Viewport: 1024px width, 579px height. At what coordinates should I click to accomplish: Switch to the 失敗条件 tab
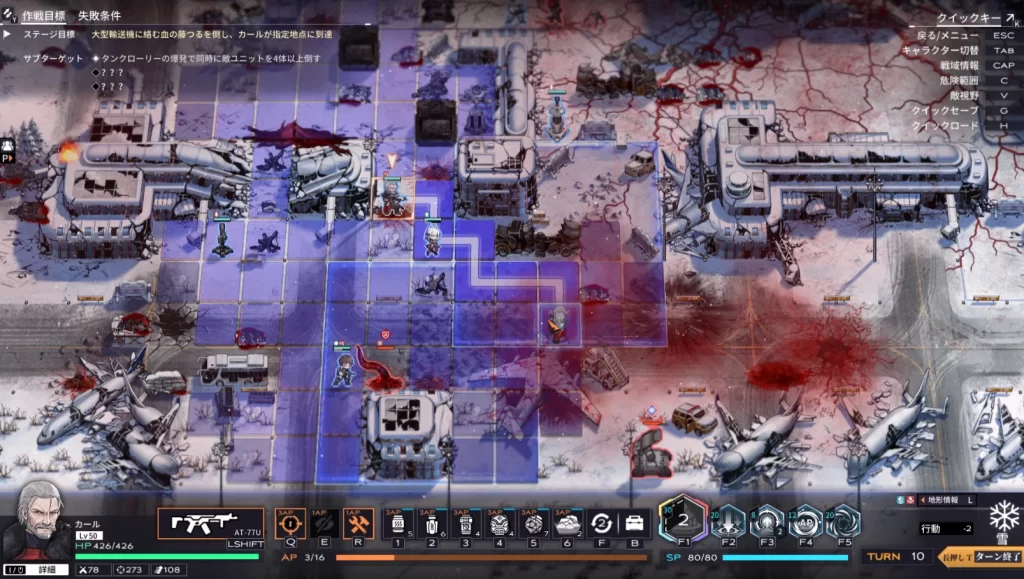pos(101,16)
